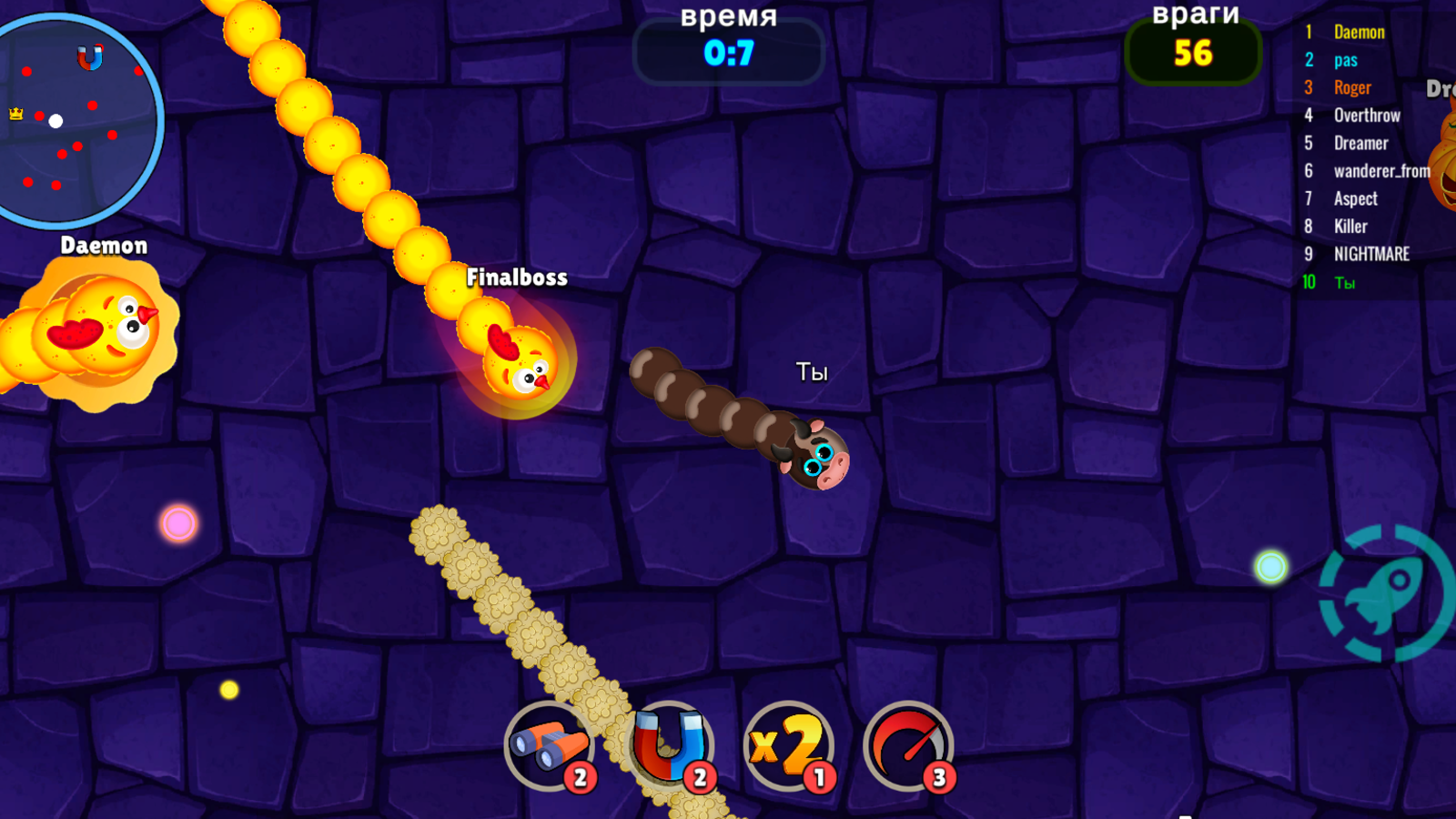1456x819 pixels.
Task: Click Ты at rank 10 in leaderboard
Action: tap(1343, 282)
